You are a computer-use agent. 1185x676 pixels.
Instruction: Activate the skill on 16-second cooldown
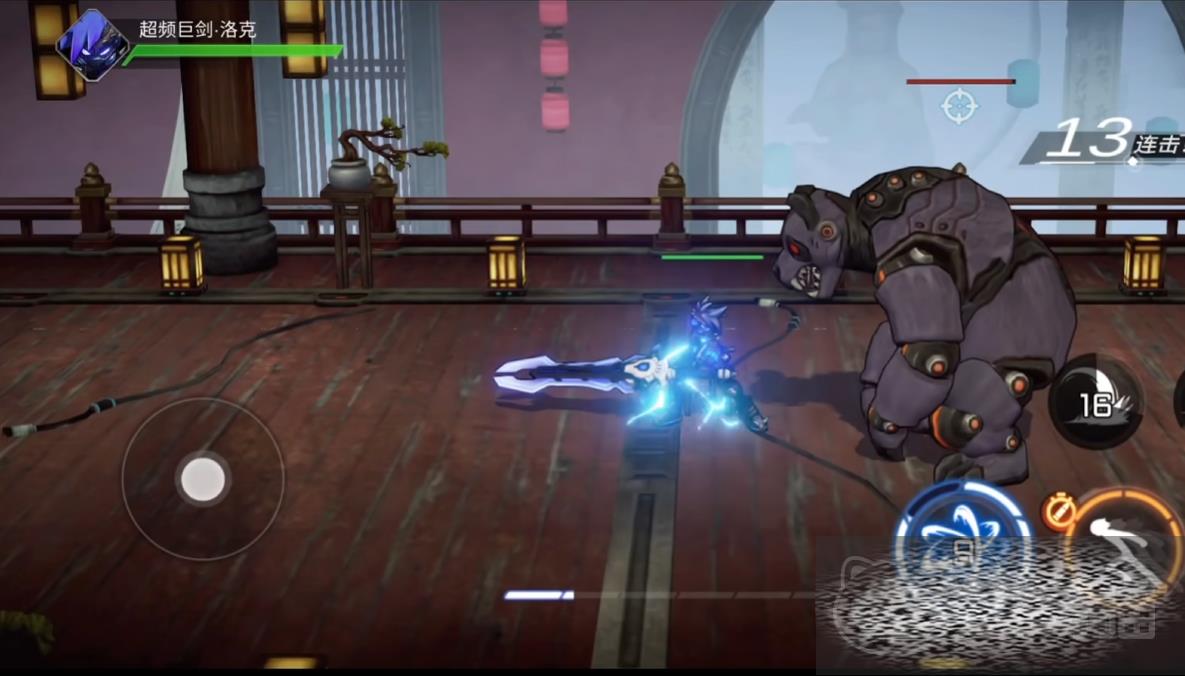pos(1097,403)
